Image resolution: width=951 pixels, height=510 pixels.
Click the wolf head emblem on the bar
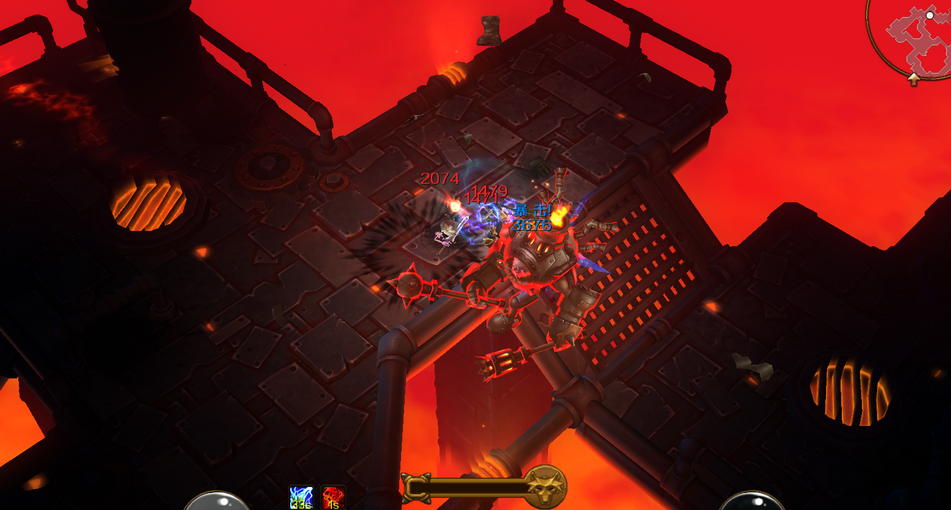(546, 486)
